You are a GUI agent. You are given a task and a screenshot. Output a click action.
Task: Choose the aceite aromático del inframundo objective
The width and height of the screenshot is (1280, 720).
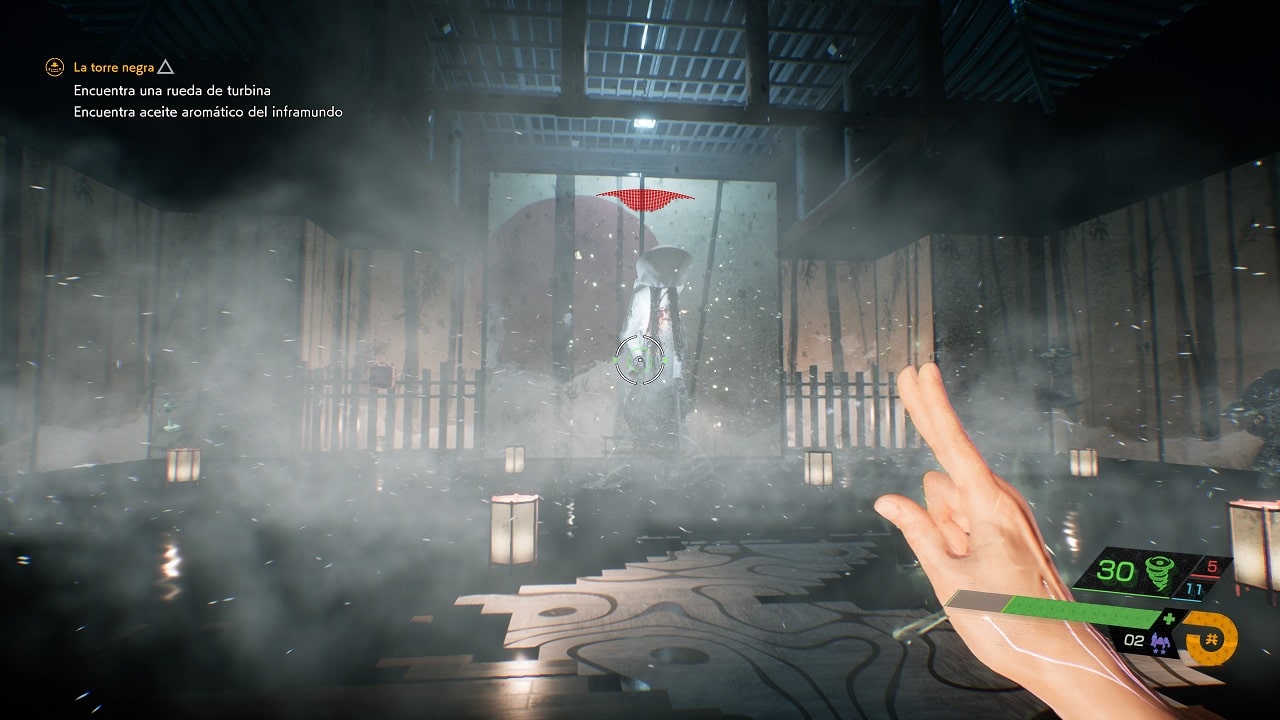[207, 112]
